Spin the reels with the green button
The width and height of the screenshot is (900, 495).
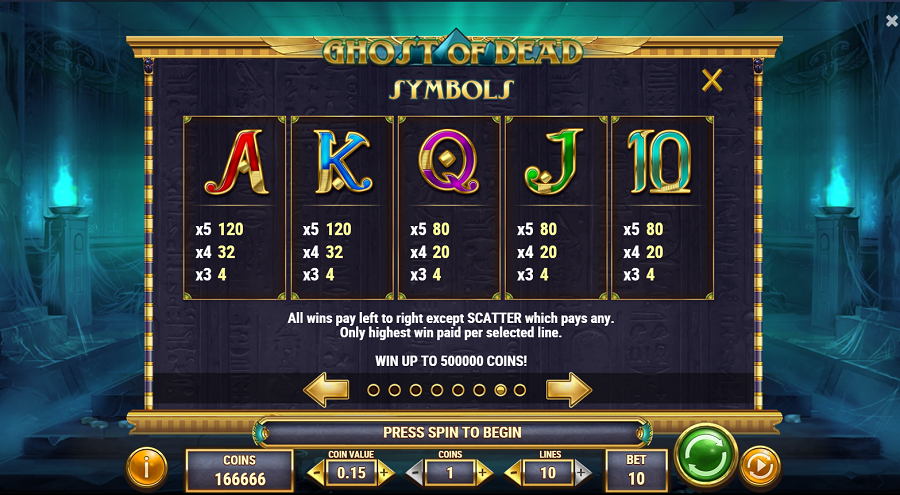(x=706, y=455)
